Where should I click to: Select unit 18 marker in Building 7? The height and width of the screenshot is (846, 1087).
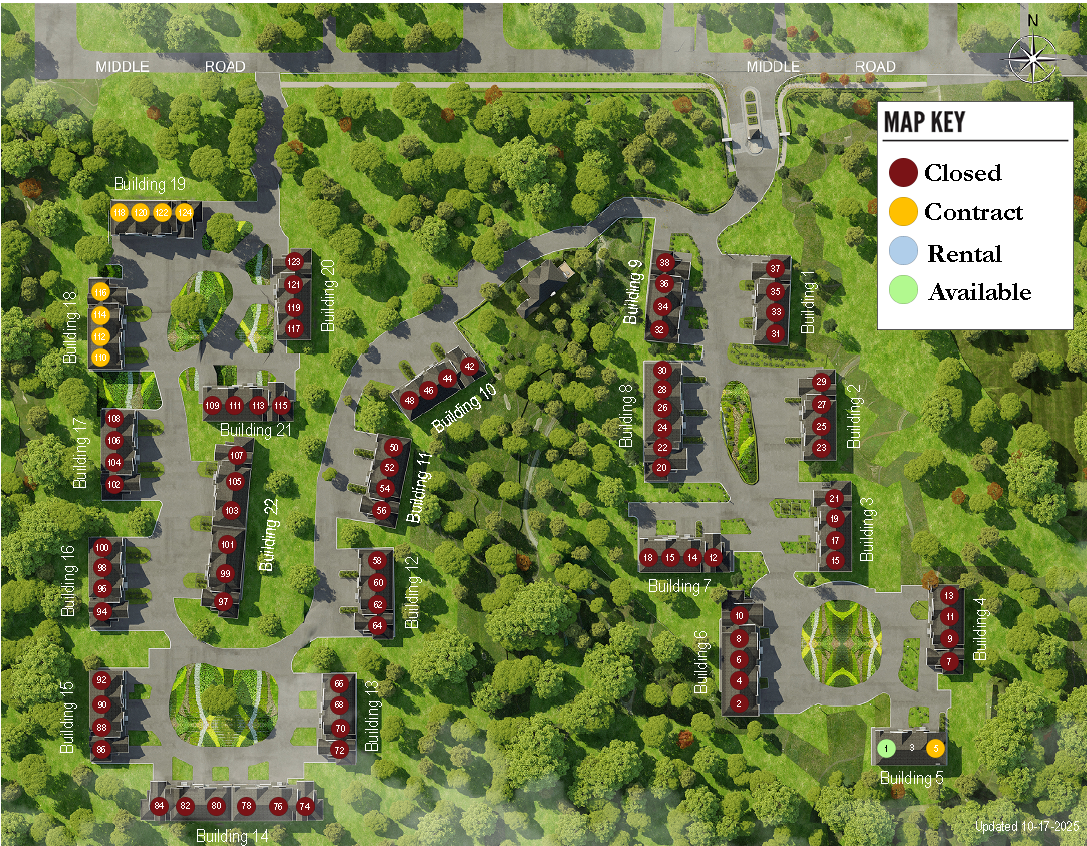tap(649, 557)
